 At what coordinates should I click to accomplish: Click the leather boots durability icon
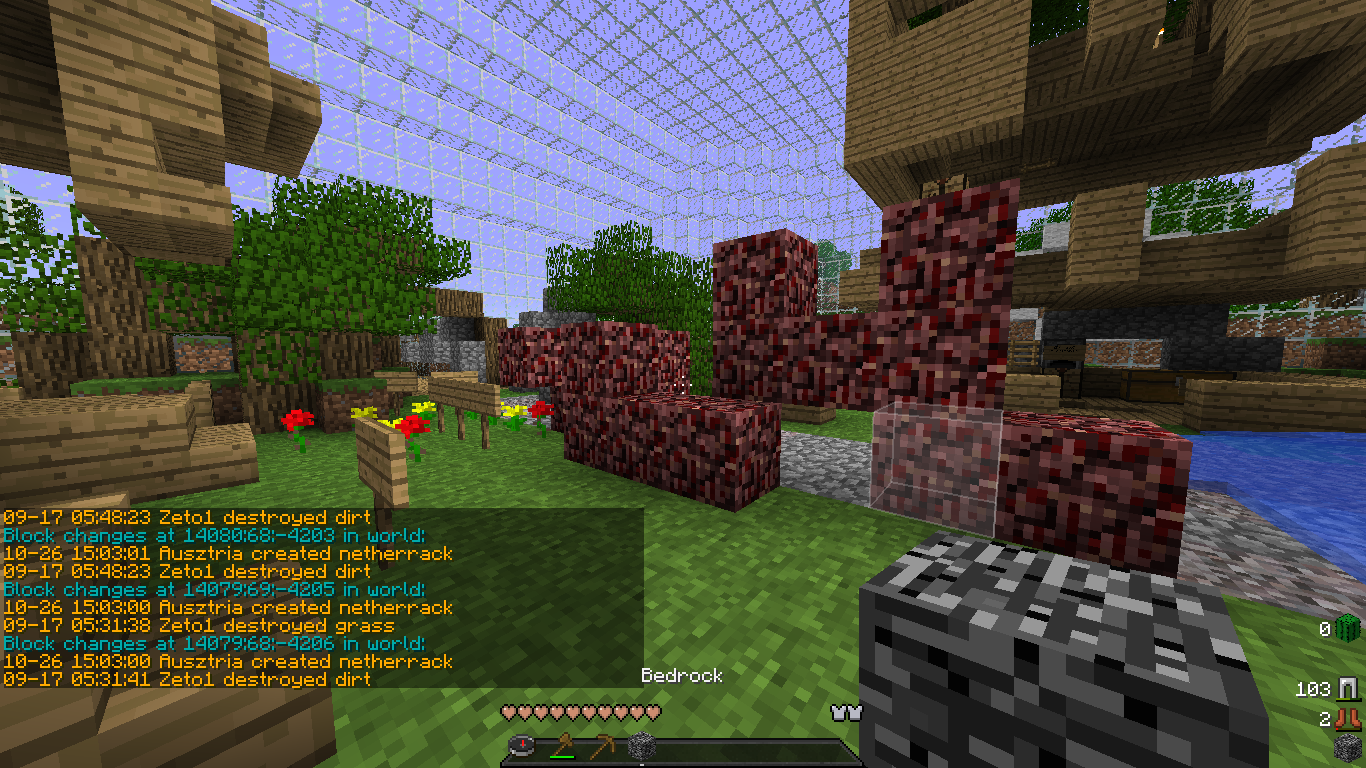[1349, 718]
